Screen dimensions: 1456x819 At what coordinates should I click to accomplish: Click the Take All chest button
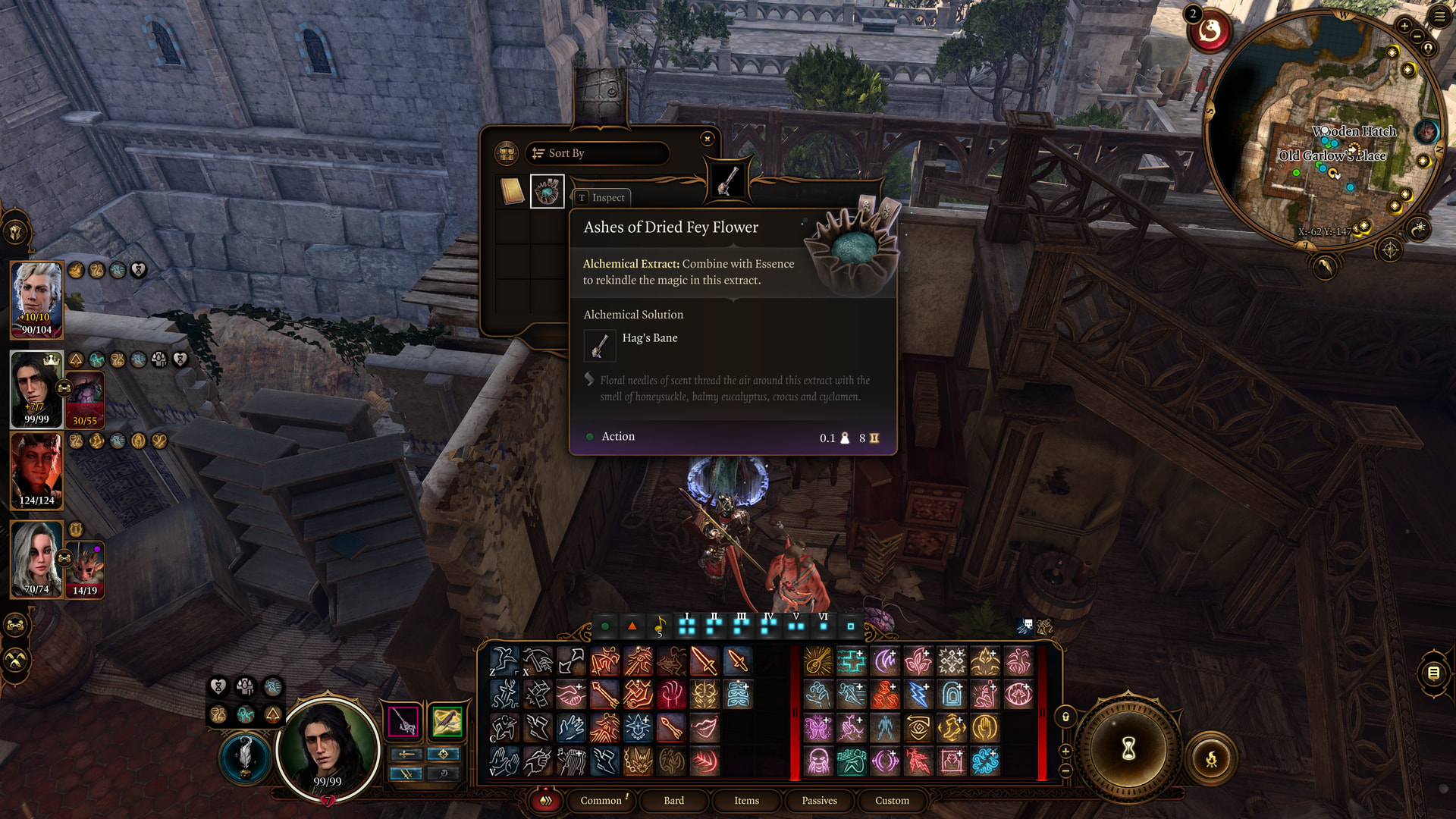click(x=506, y=153)
